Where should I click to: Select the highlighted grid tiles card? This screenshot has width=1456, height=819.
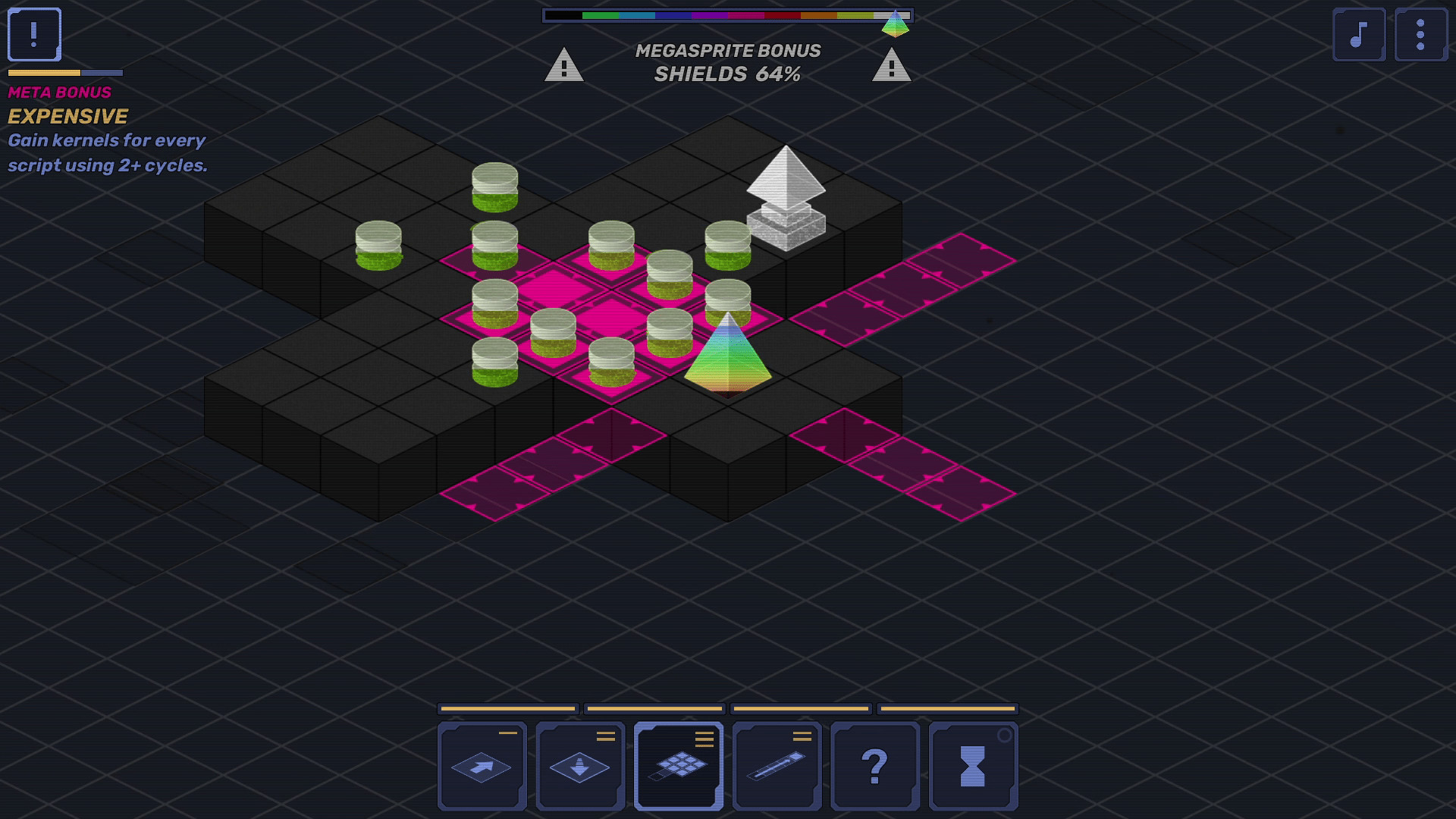tap(679, 766)
